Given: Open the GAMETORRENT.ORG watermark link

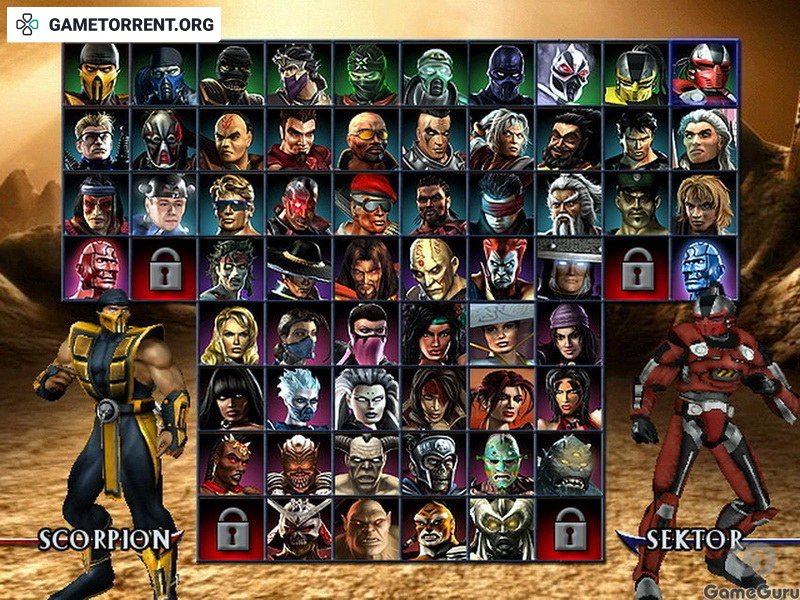Looking at the screenshot, I should pos(114,24).
